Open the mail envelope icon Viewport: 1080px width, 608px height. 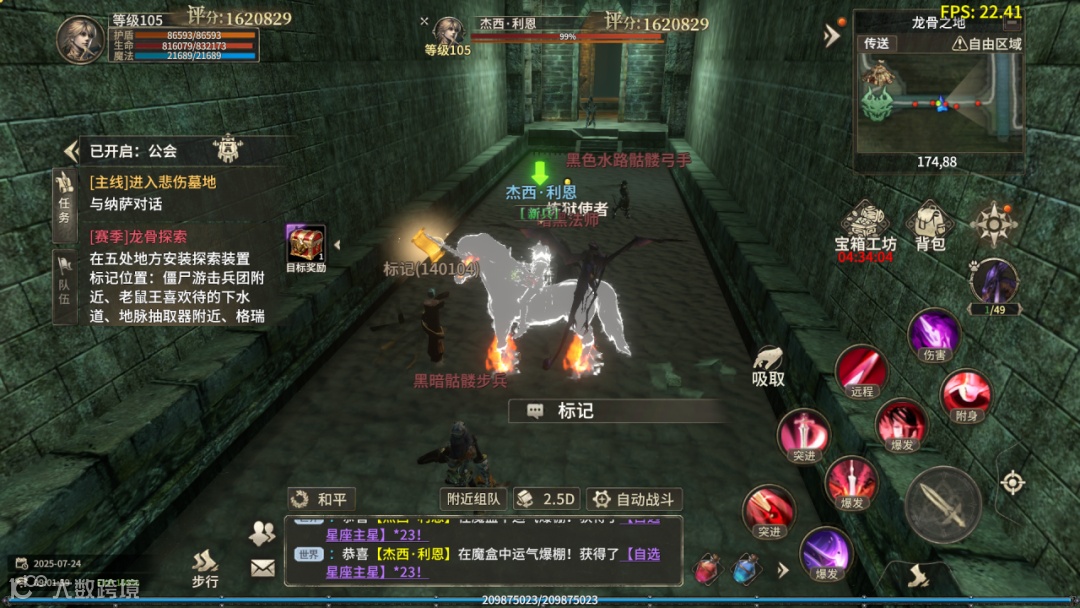[262, 568]
